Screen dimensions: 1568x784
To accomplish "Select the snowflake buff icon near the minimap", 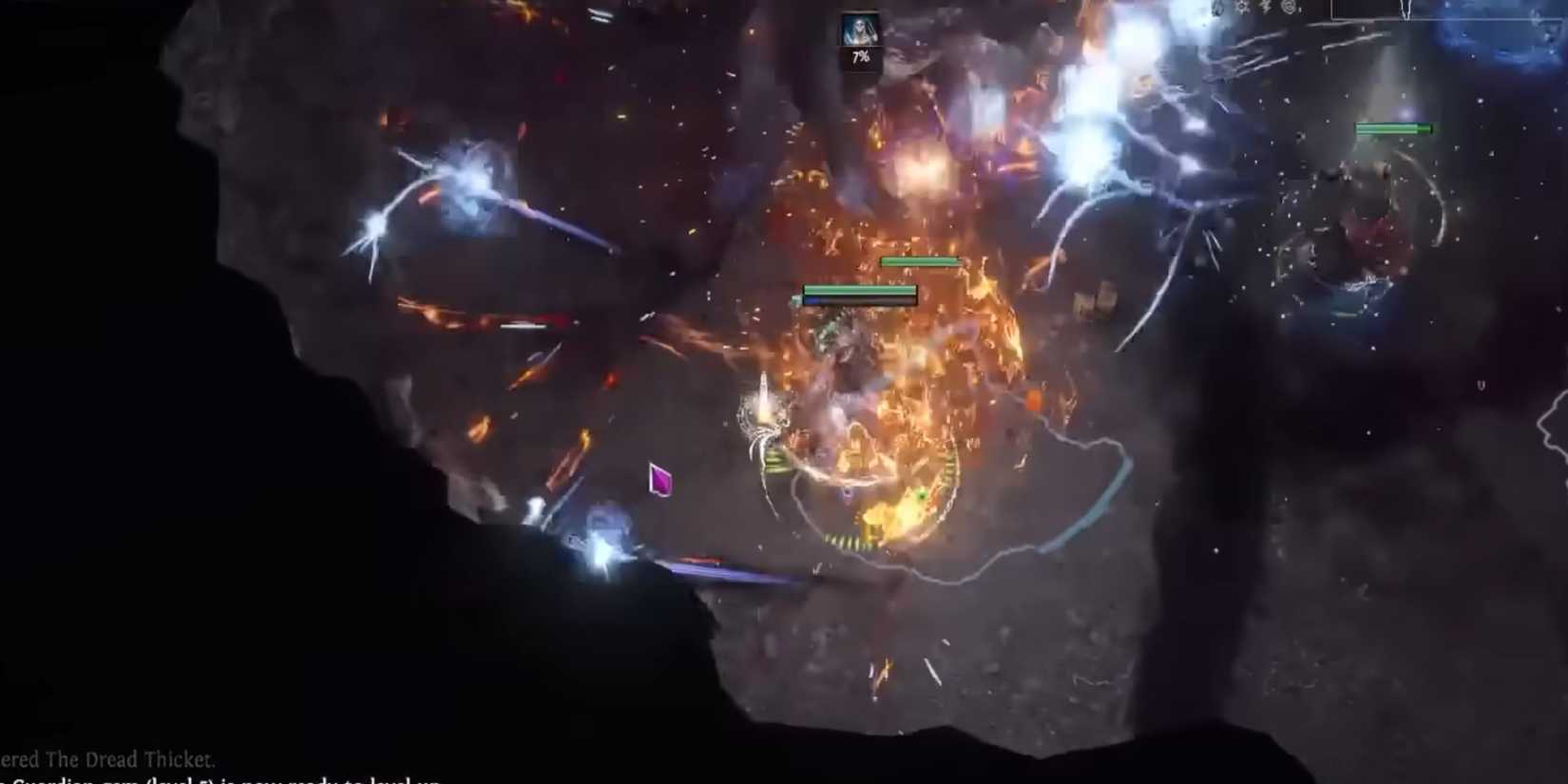I will coord(1242,8).
